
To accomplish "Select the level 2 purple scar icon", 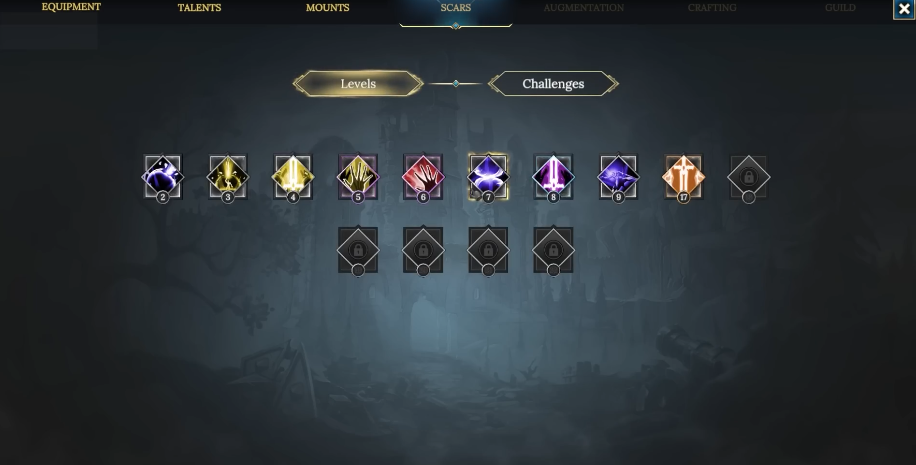I will (163, 177).
